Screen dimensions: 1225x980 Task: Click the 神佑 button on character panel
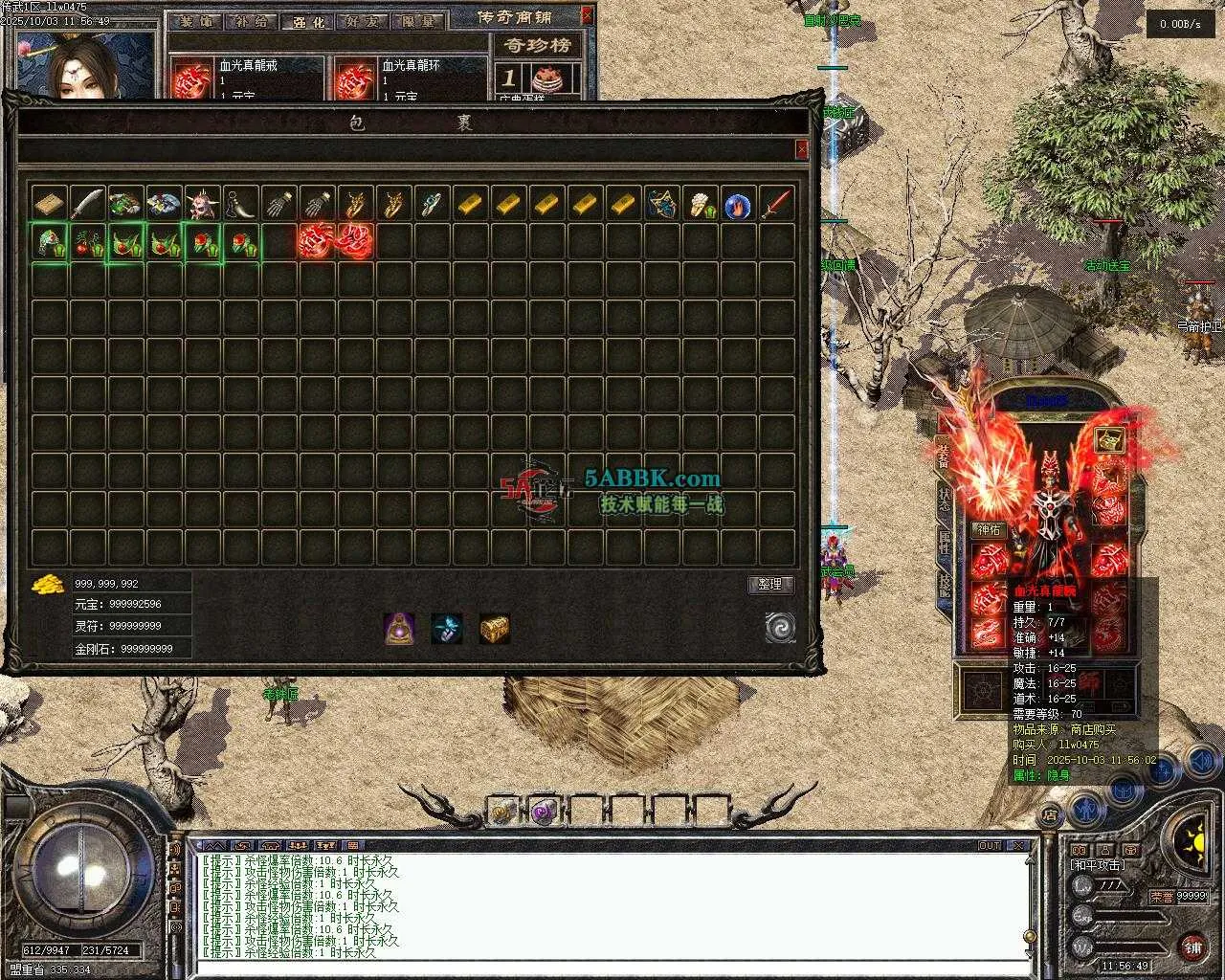988,529
